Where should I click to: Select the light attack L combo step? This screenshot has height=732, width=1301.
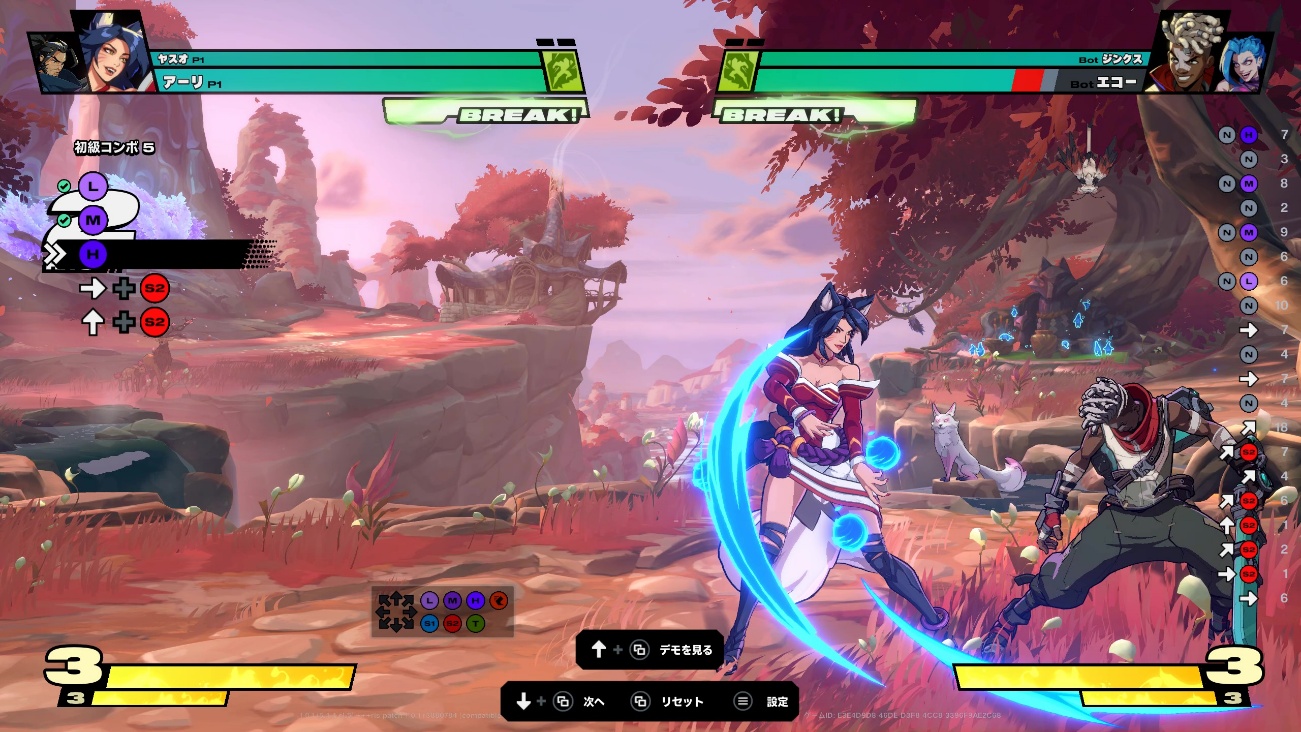pyautogui.click(x=93, y=186)
